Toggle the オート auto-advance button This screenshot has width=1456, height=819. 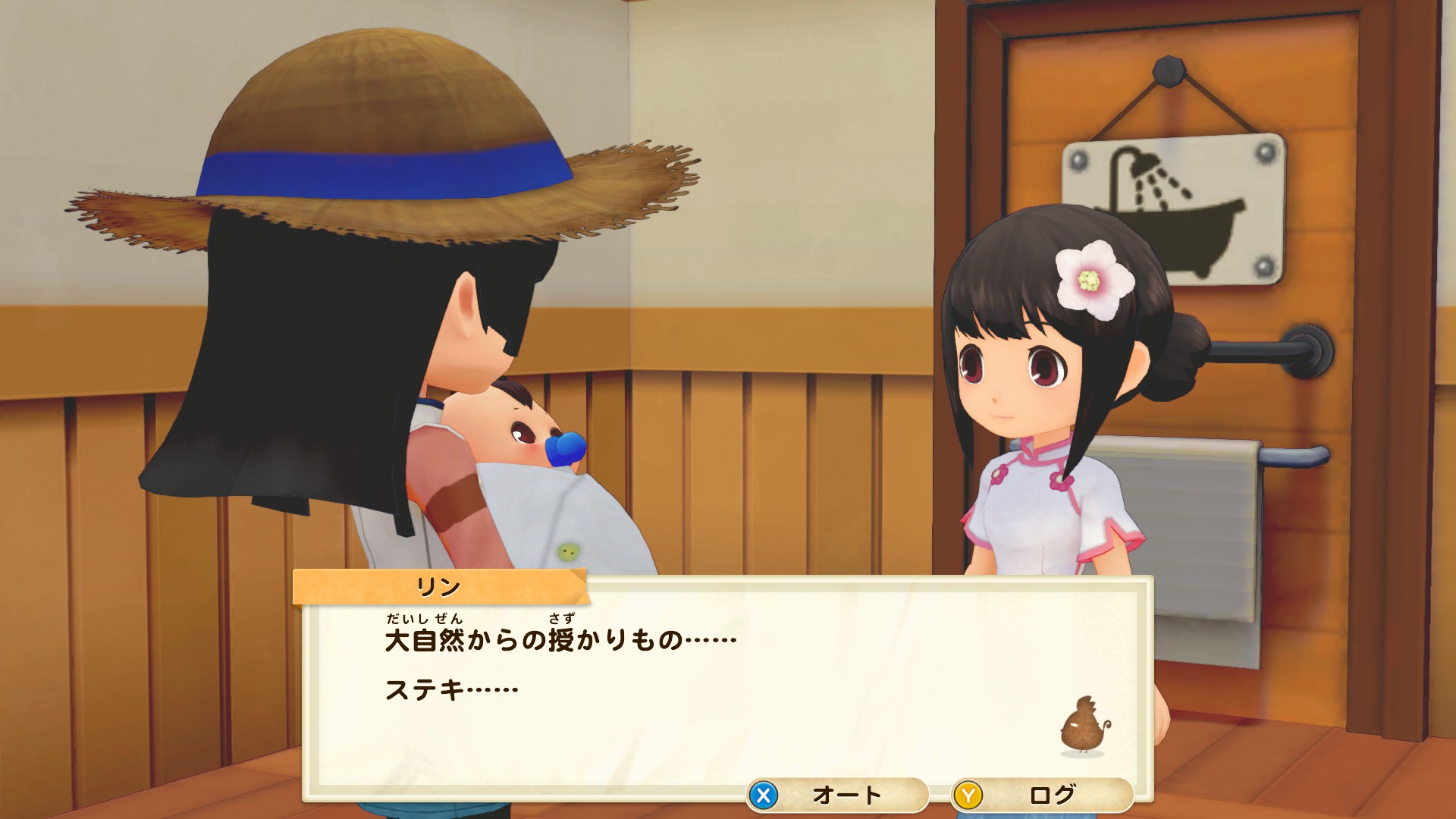click(837, 795)
